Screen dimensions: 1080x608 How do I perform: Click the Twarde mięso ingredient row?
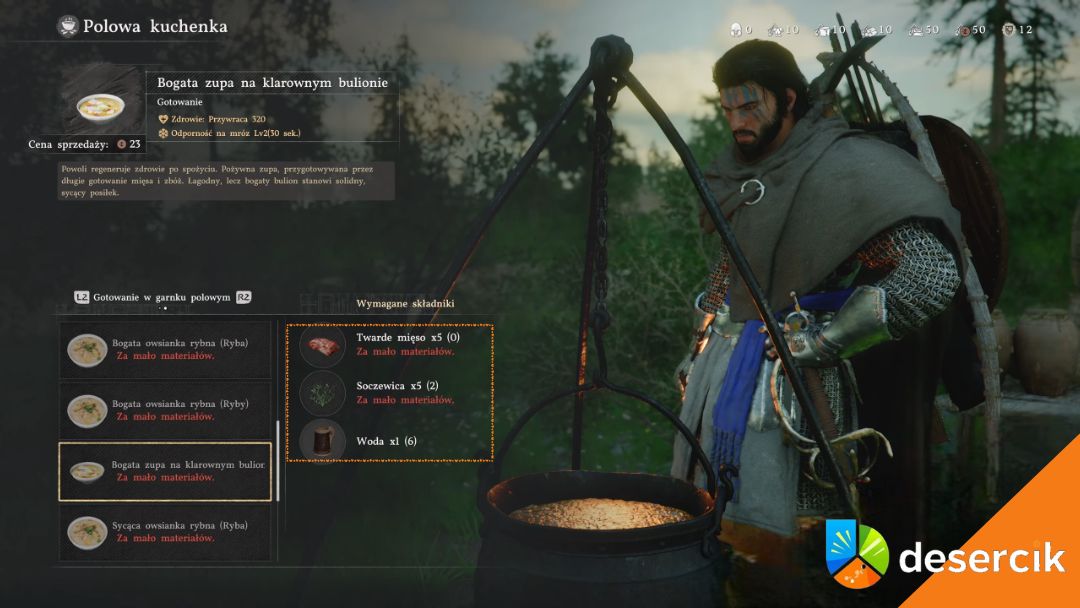(390, 344)
